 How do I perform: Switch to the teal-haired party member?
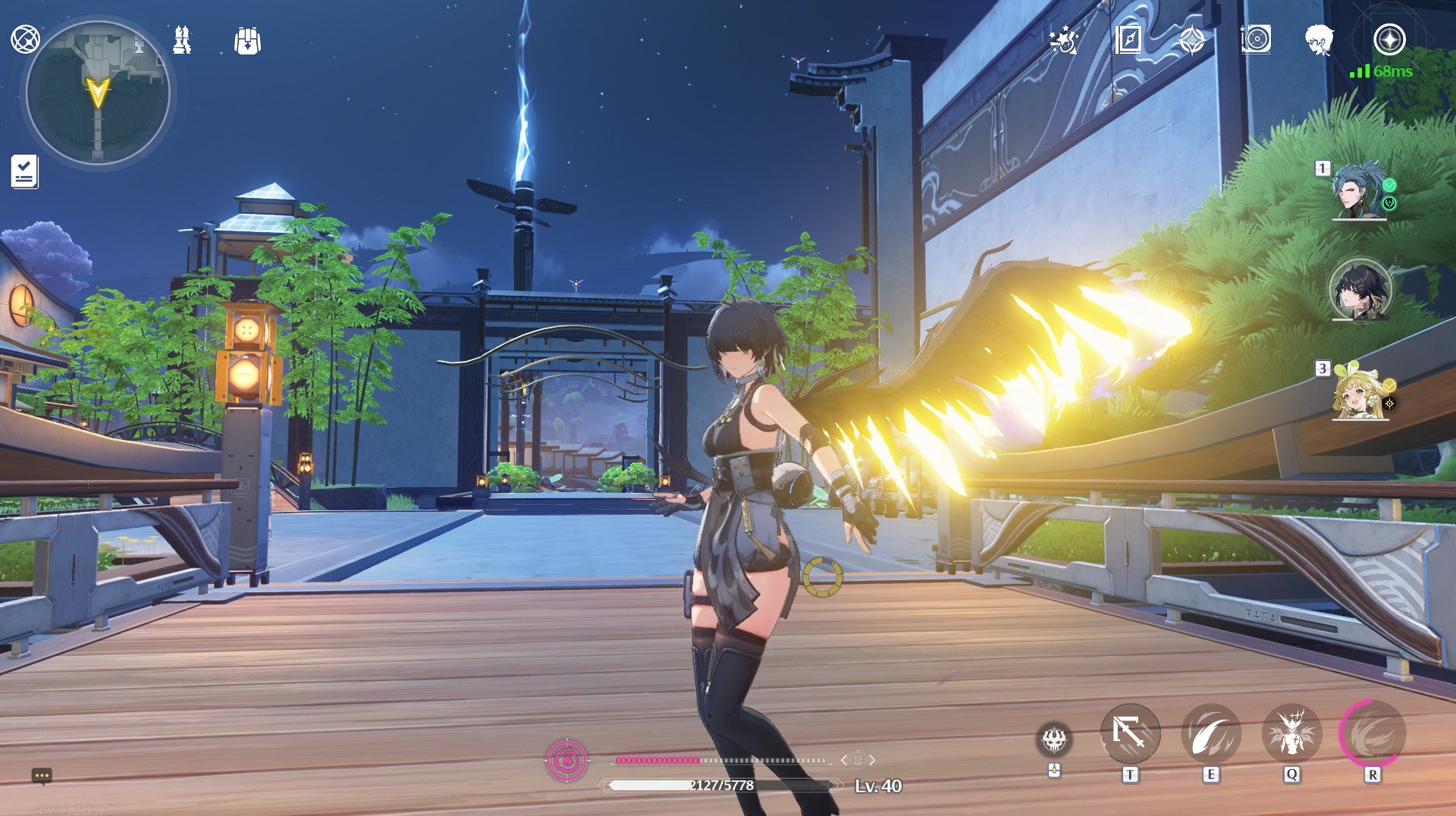(1359, 191)
